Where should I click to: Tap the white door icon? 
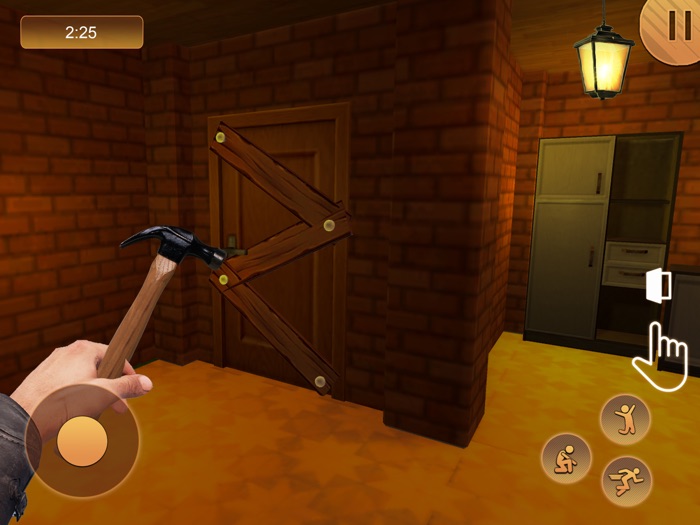pyautogui.click(x=658, y=285)
